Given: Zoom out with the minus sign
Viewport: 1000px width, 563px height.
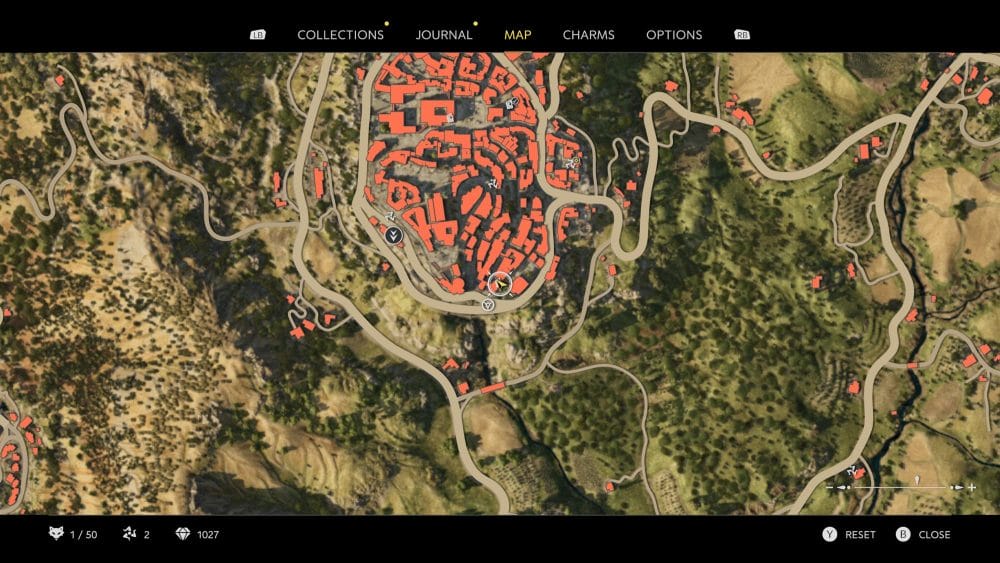Looking at the screenshot, I should 829,487.
